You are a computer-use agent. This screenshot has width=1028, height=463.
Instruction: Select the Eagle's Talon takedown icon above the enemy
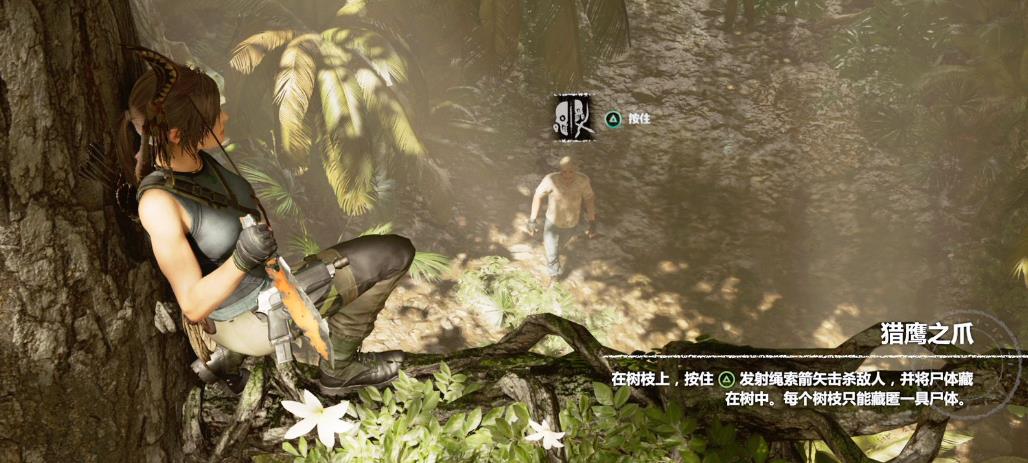[x=573, y=117]
